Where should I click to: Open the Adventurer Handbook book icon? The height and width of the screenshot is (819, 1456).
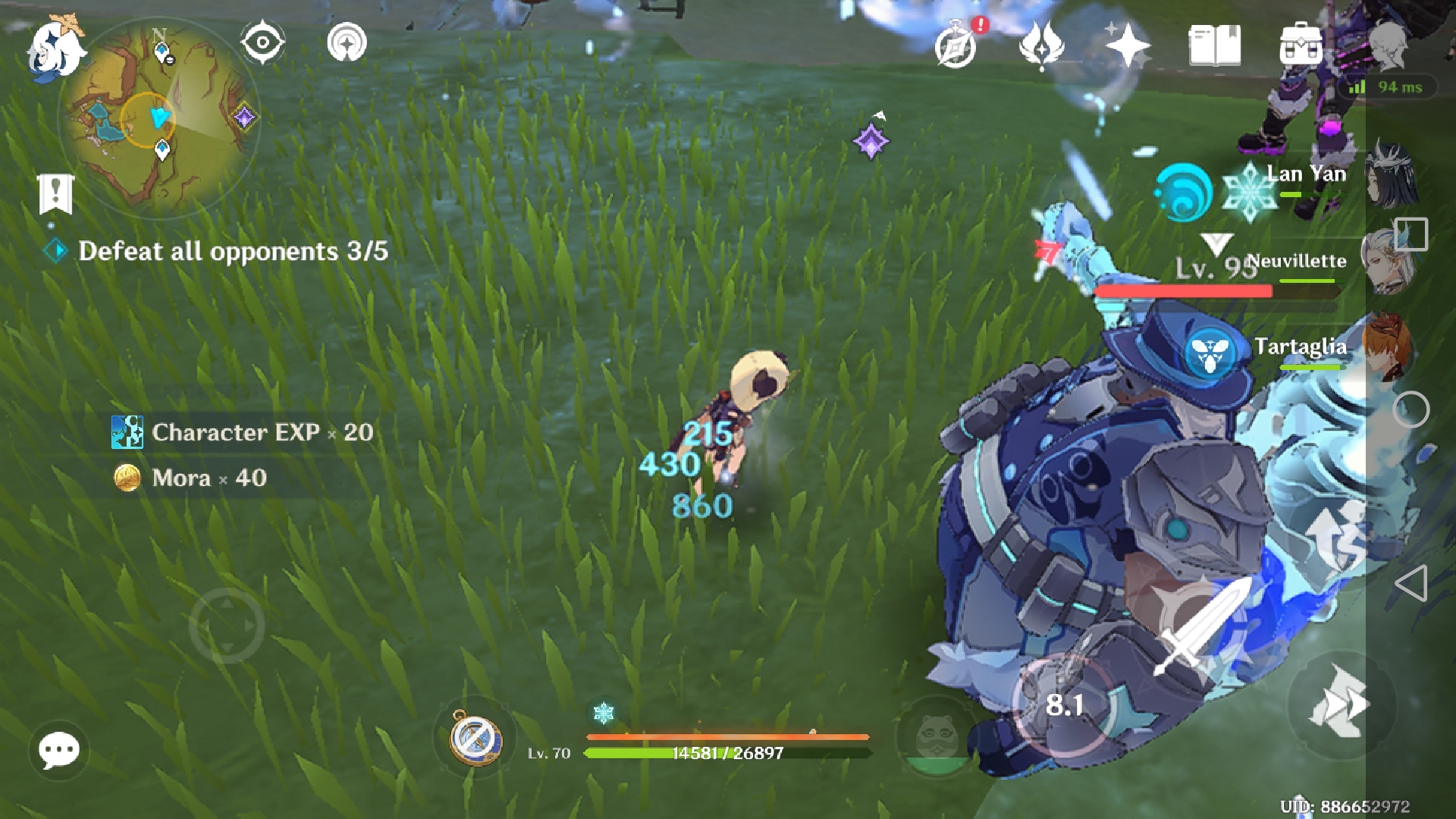pos(1214,45)
